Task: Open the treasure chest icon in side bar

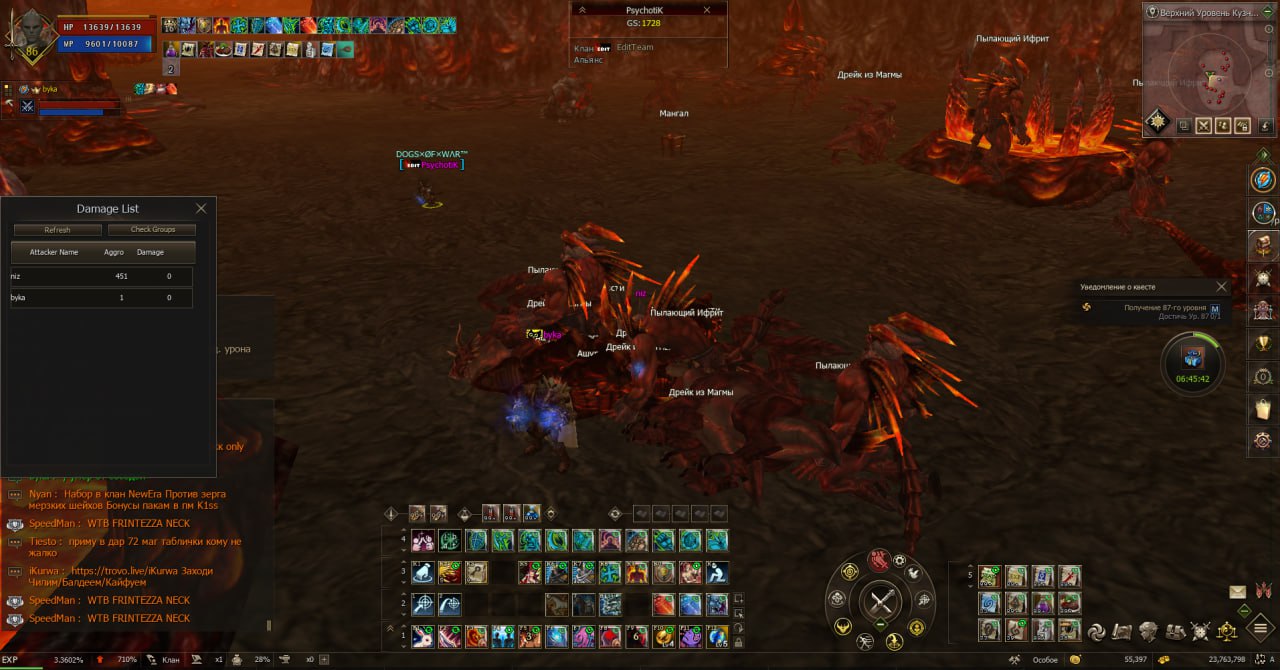Action: pos(1264,246)
